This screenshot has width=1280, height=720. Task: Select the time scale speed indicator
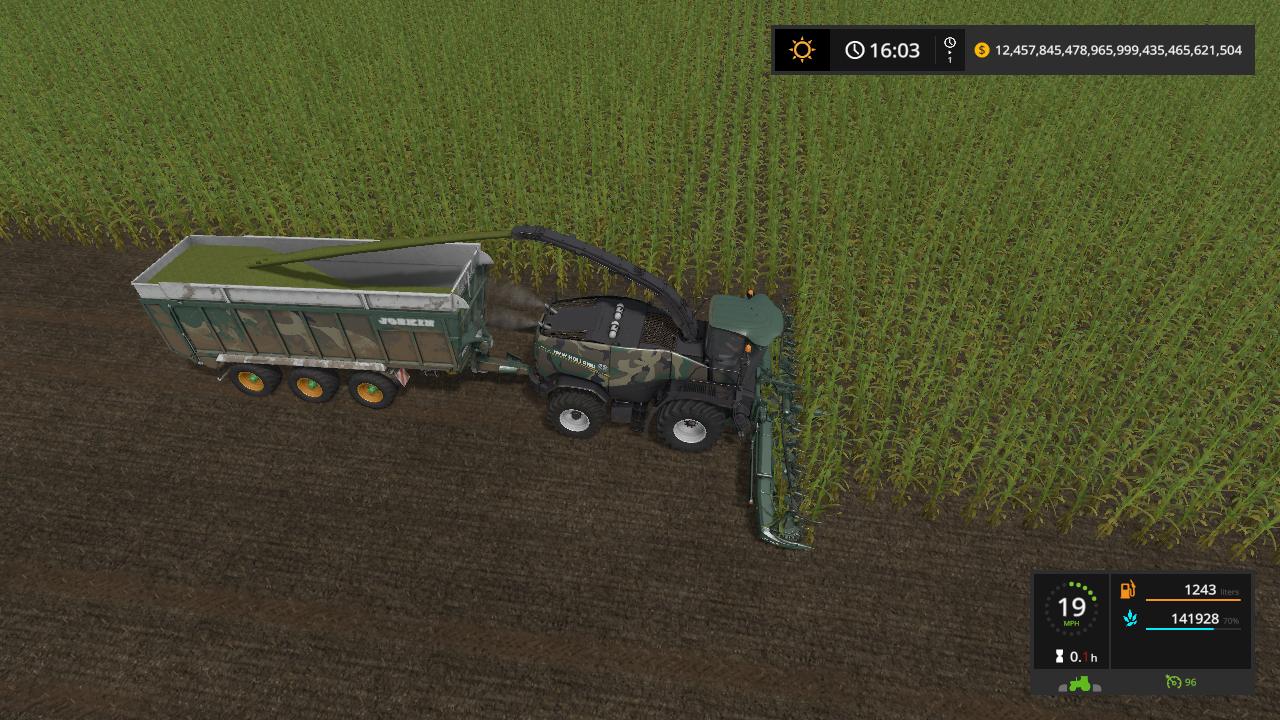click(x=950, y=50)
